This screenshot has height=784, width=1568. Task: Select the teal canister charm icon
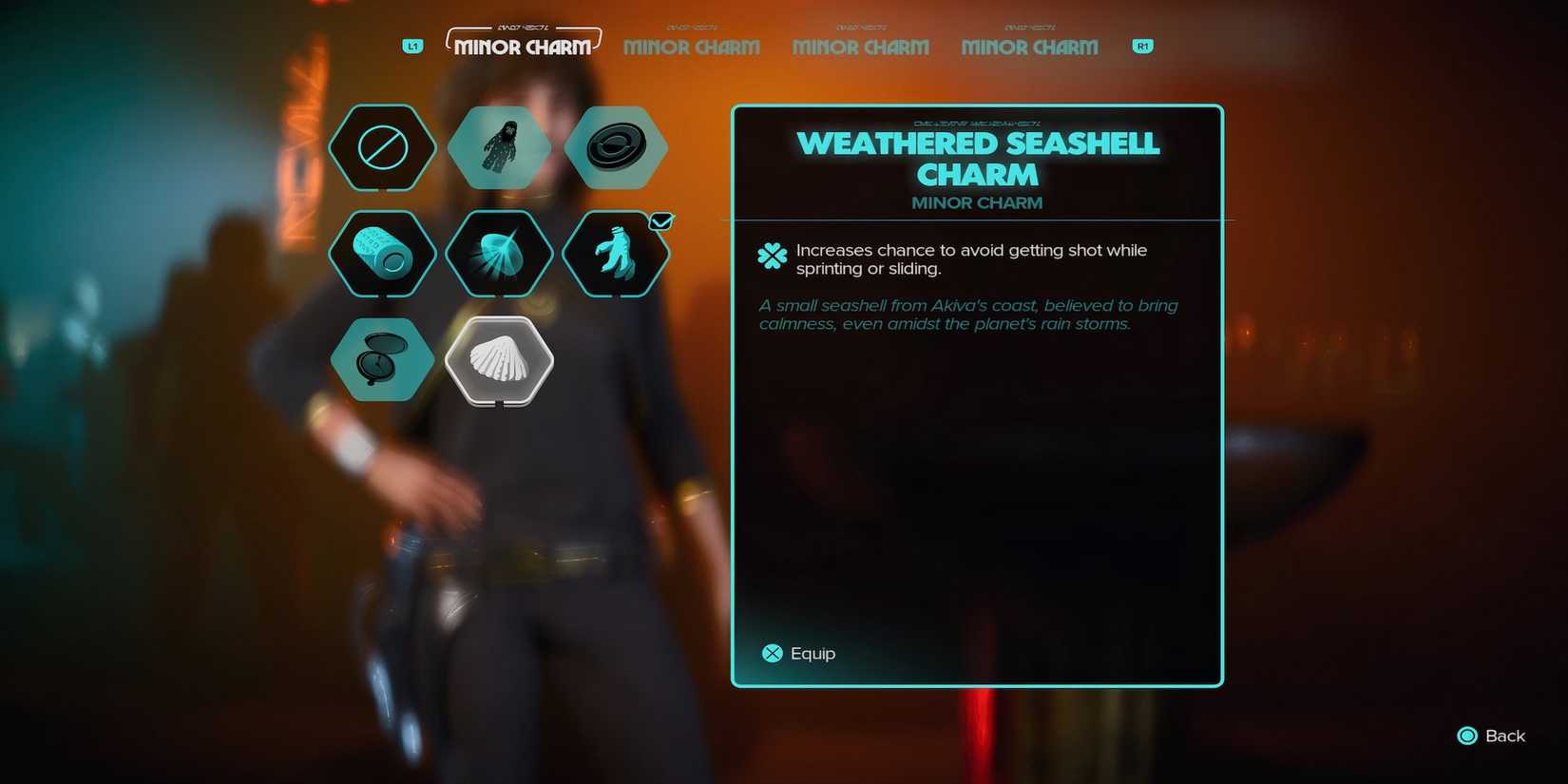[x=382, y=255]
